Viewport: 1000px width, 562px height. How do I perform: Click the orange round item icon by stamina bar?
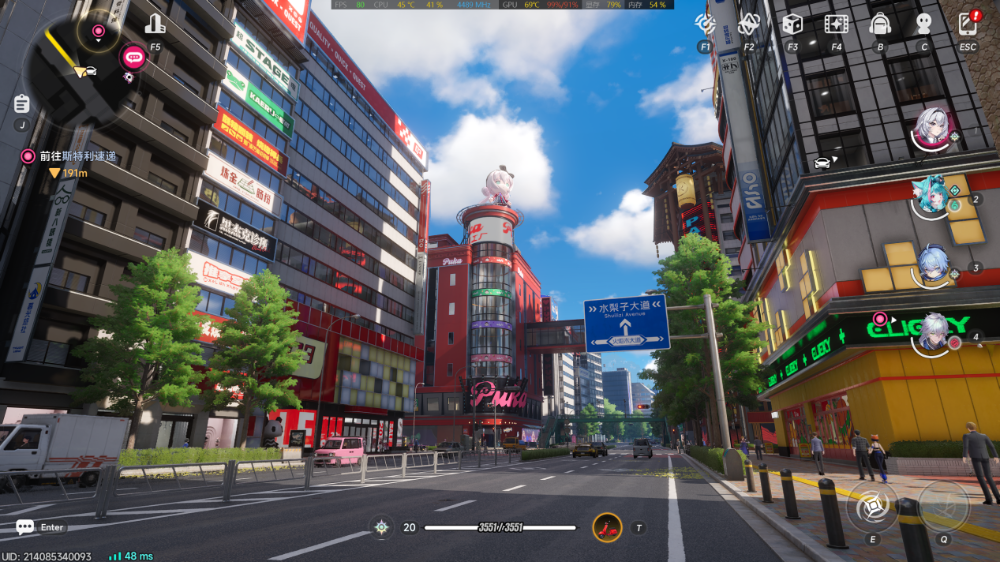(607, 527)
